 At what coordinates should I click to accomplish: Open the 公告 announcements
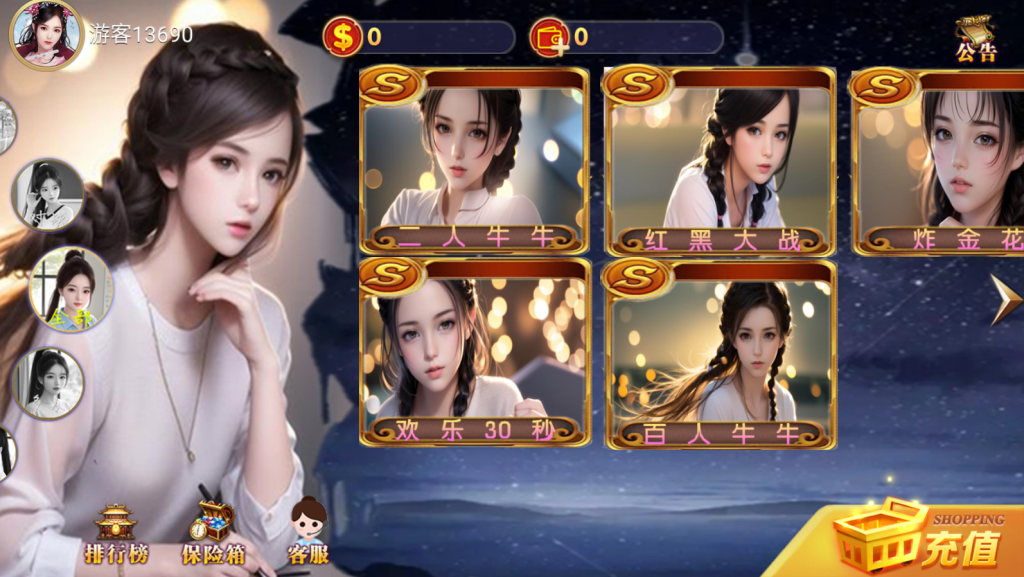coord(975,39)
